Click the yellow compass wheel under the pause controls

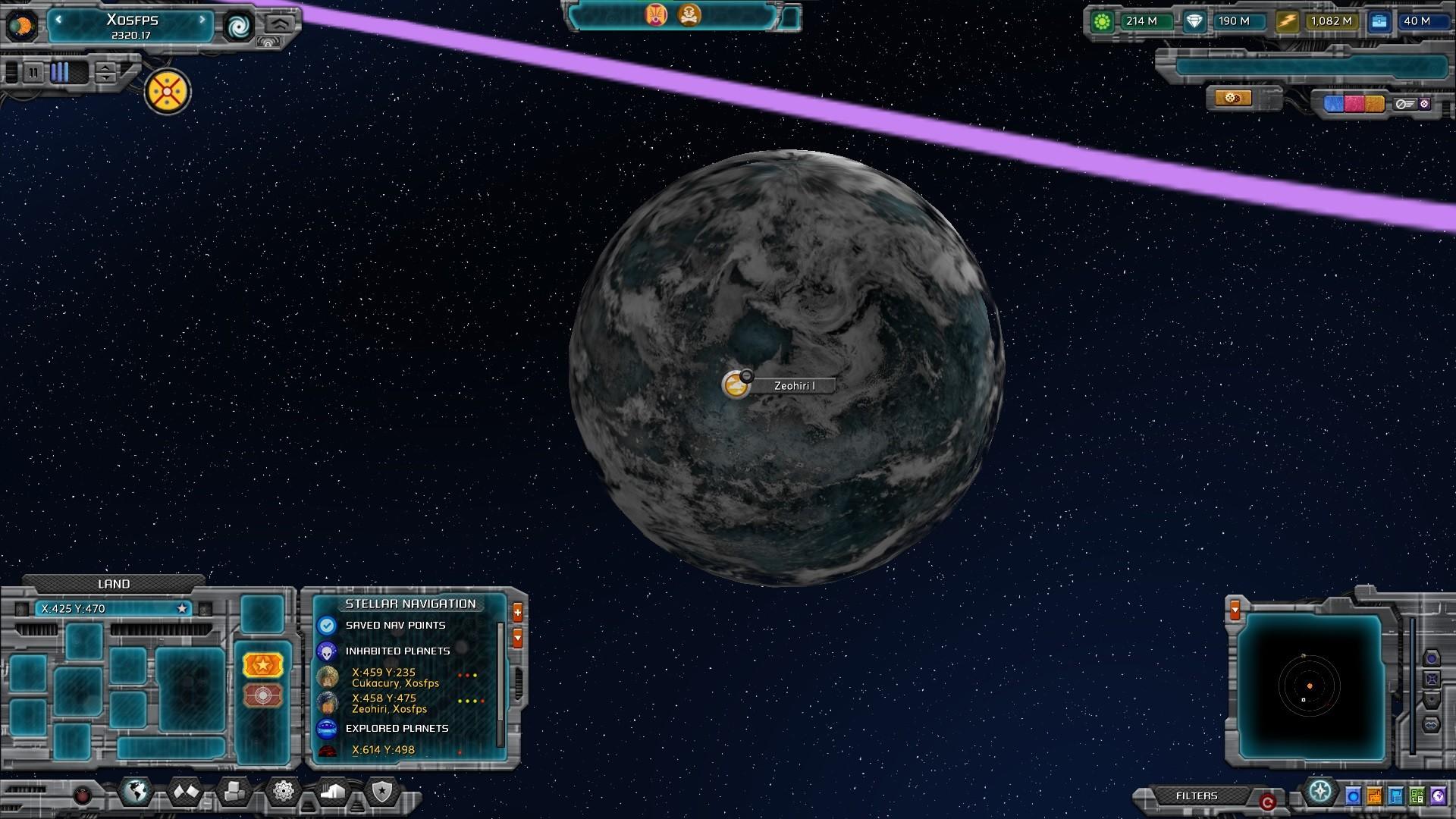click(166, 90)
